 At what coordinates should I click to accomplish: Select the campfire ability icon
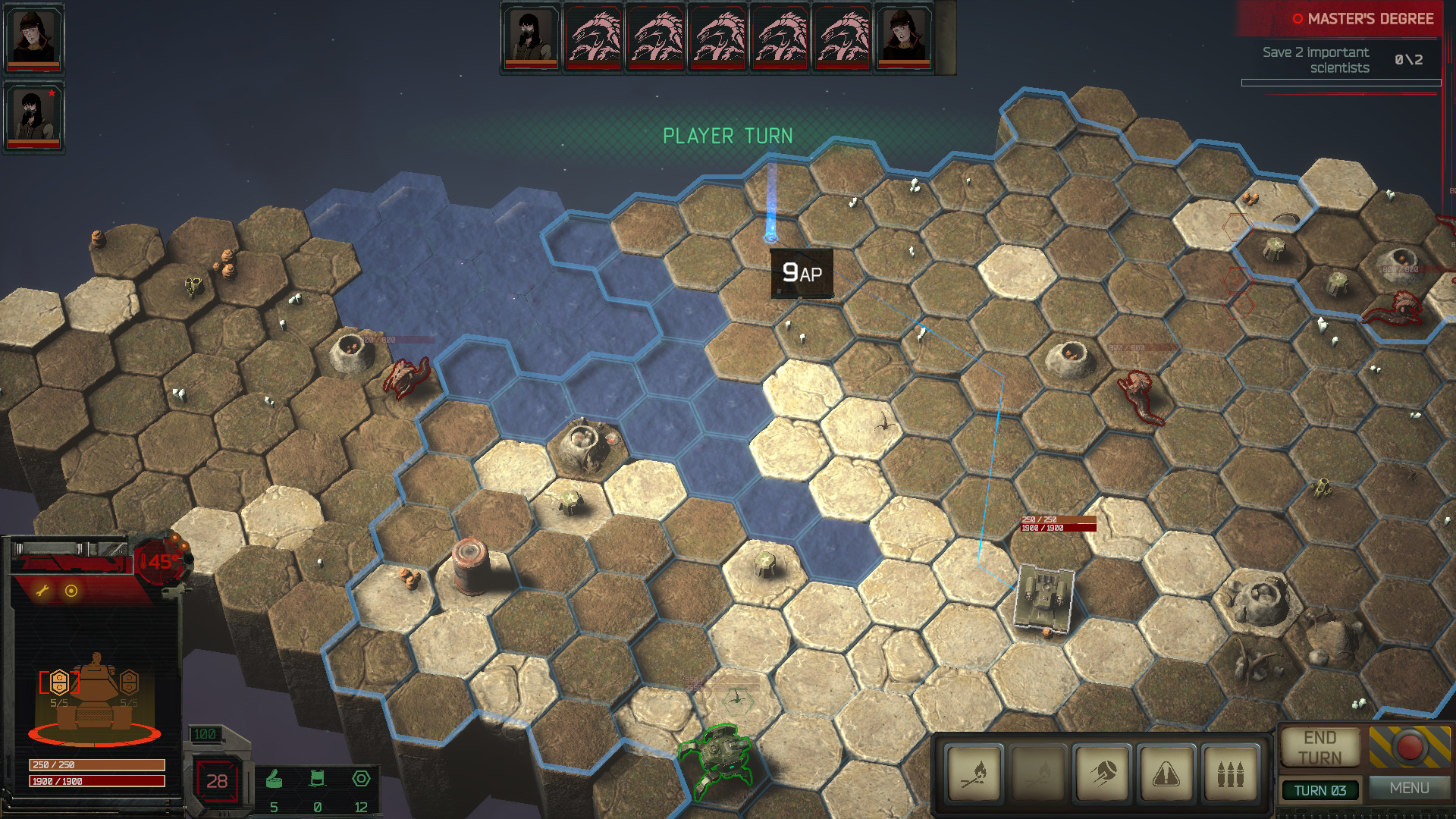pyautogui.click(x=975, y=773)
